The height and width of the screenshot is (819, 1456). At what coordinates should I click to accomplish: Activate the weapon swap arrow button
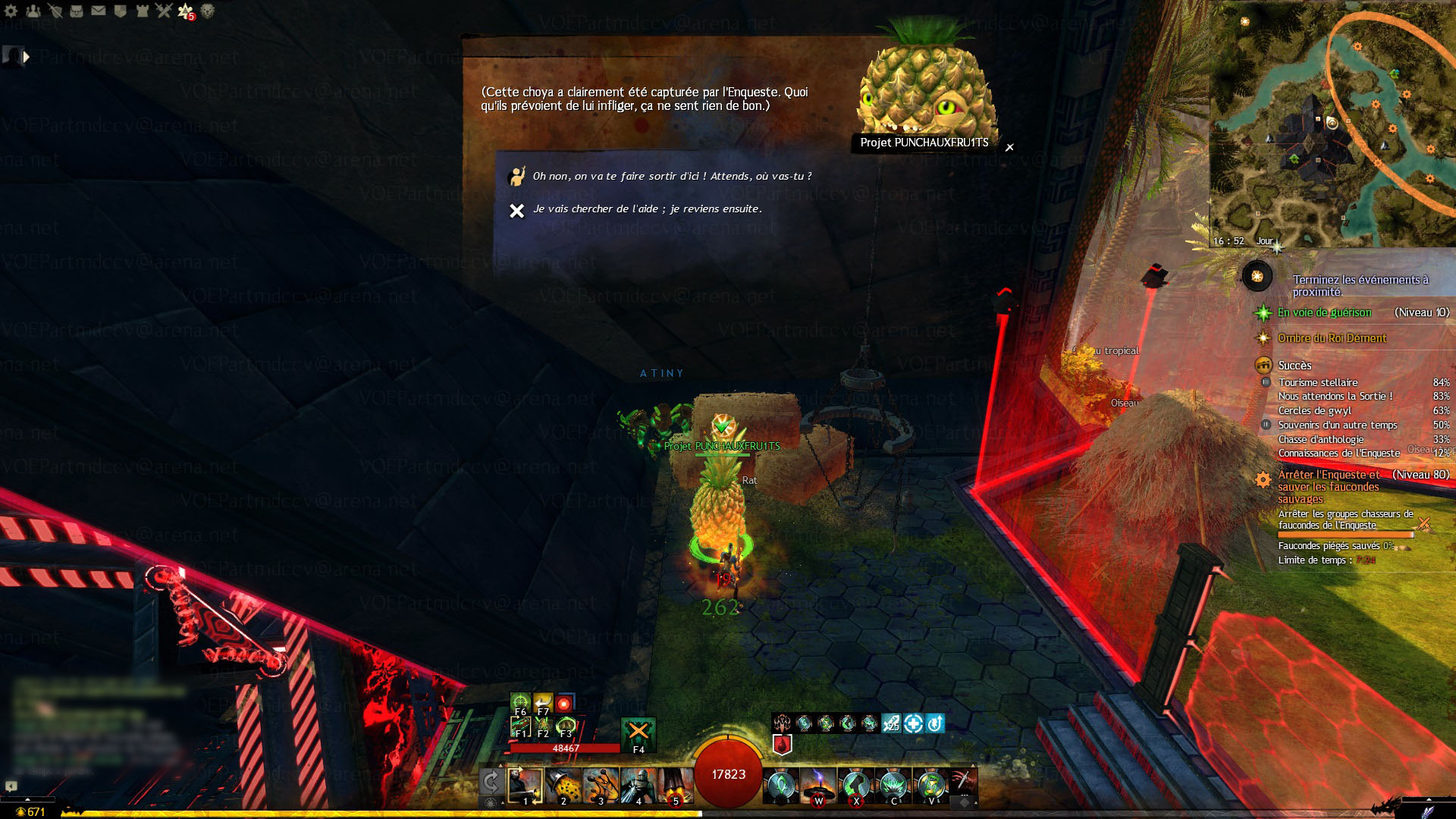point(491,782)
